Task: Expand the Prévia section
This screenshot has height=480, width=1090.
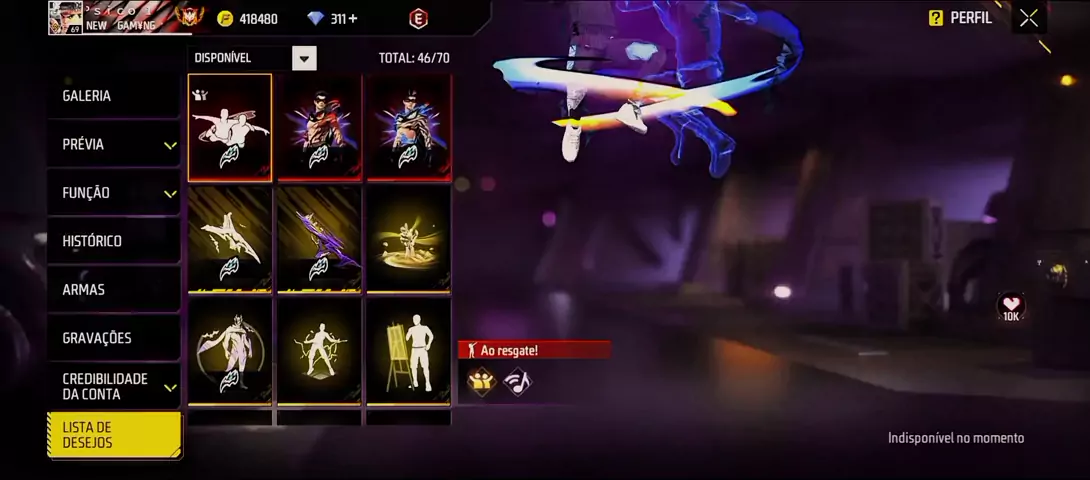Action: pyautogui.click(x=113, y=144)
